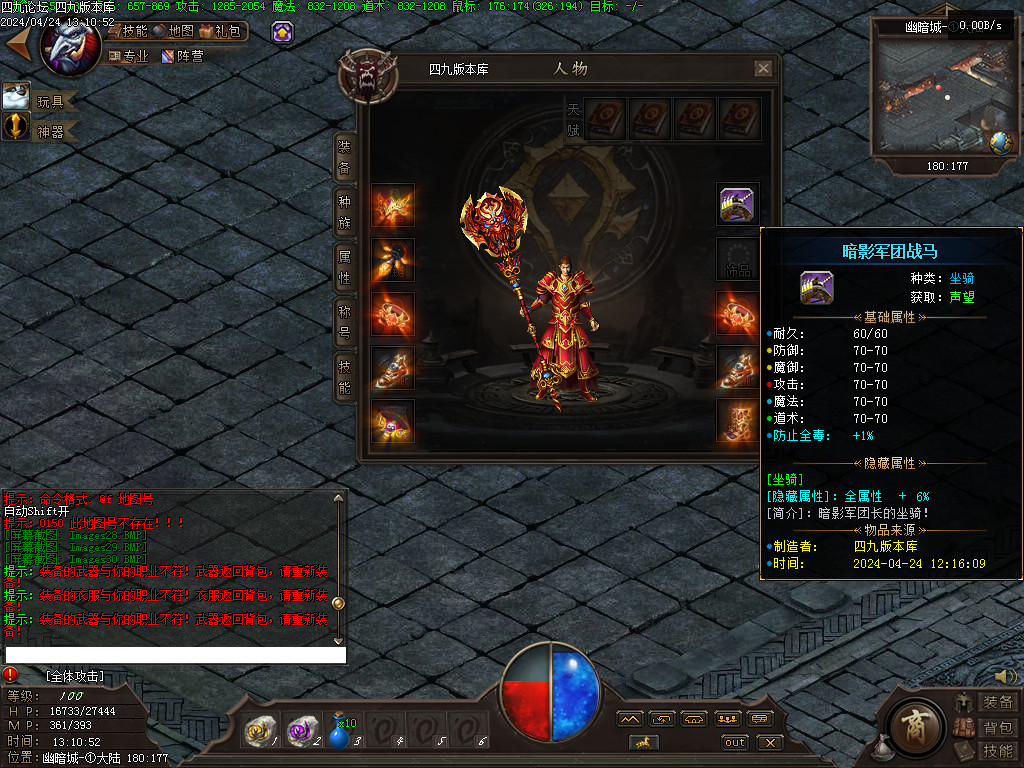Claim rewards via the 礼包 gift button
Viewport: 1024px width, 768px height.
[x=221, y=31]
